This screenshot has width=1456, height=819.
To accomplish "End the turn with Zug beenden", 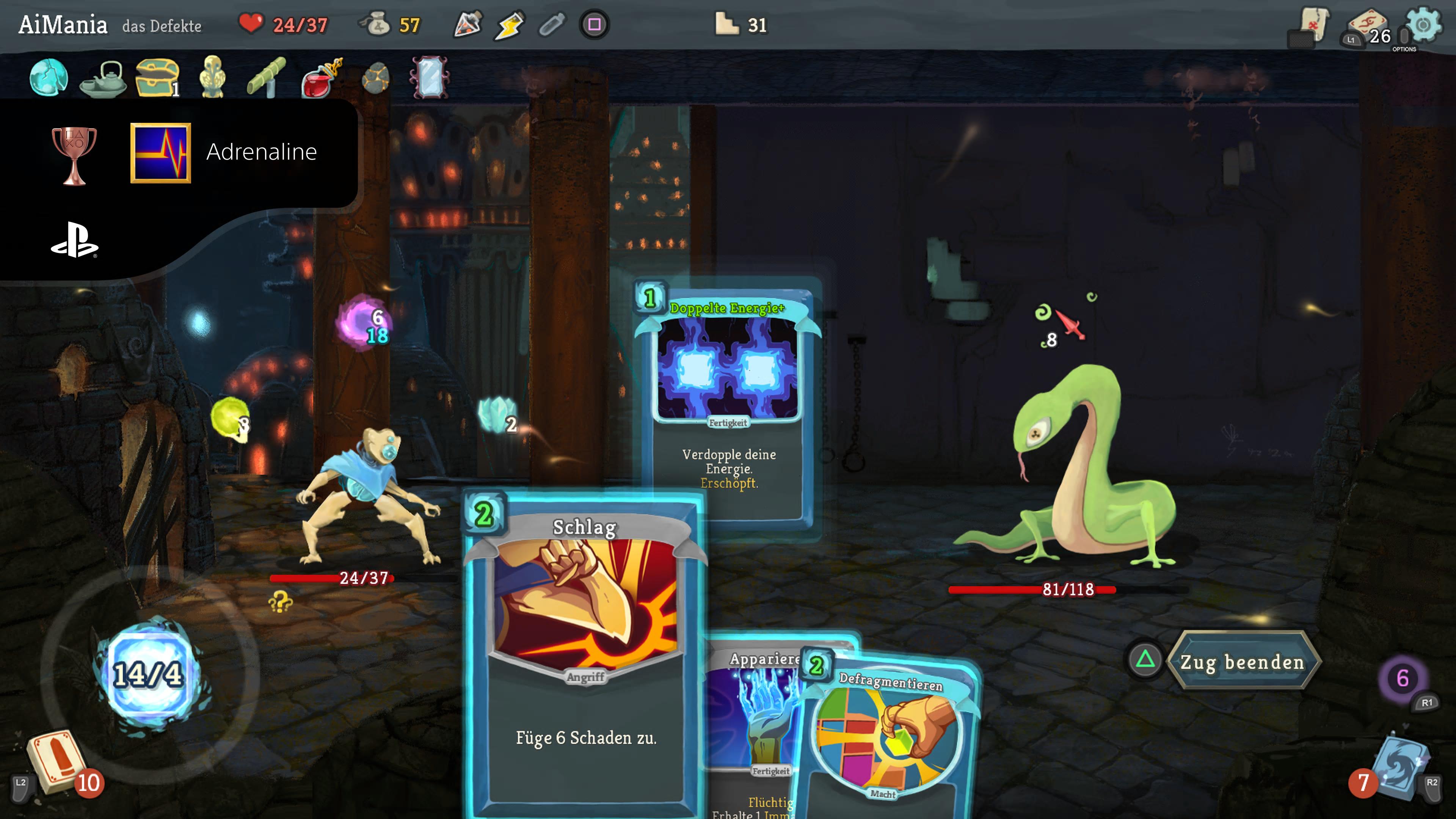I will tap(1242, 661).
